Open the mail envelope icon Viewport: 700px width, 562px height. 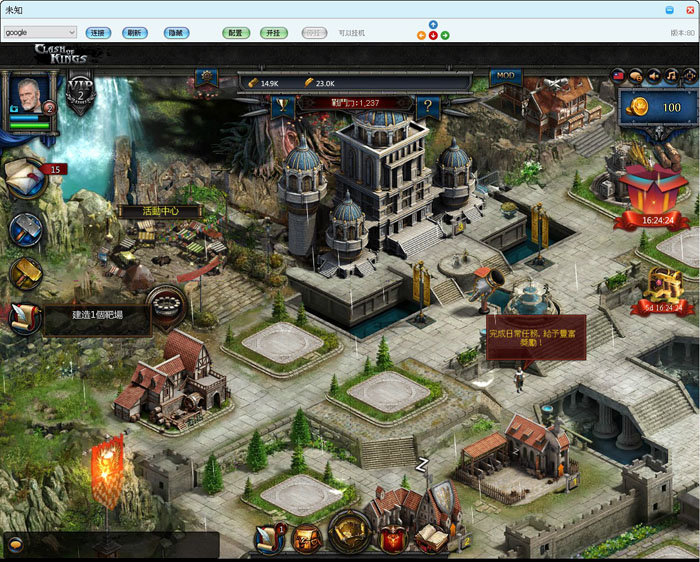[24, 178]
